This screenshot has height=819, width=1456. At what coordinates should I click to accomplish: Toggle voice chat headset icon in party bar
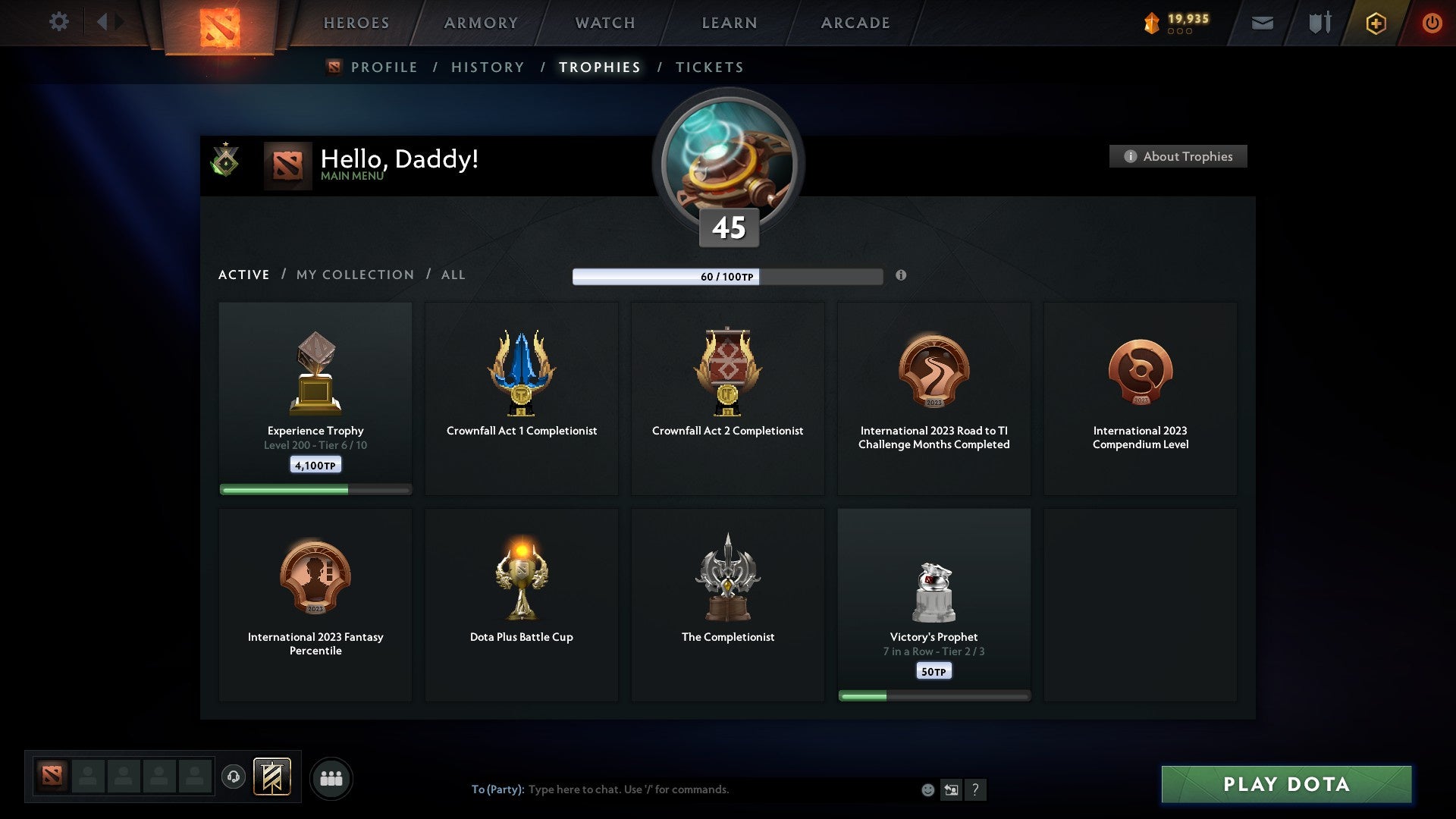pos(233,777)
